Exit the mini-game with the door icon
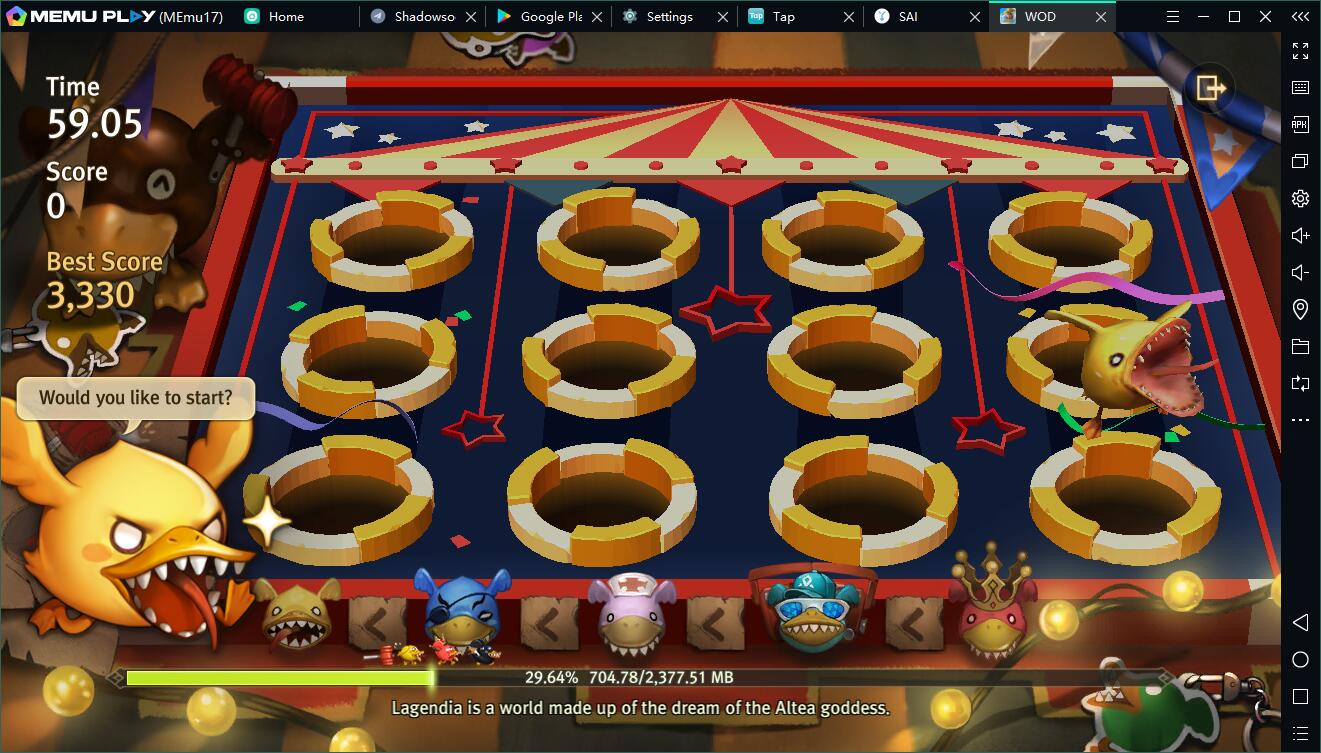Viewport: 1321px width, 753px height. pyautogui.click(x=1210, y=88)
